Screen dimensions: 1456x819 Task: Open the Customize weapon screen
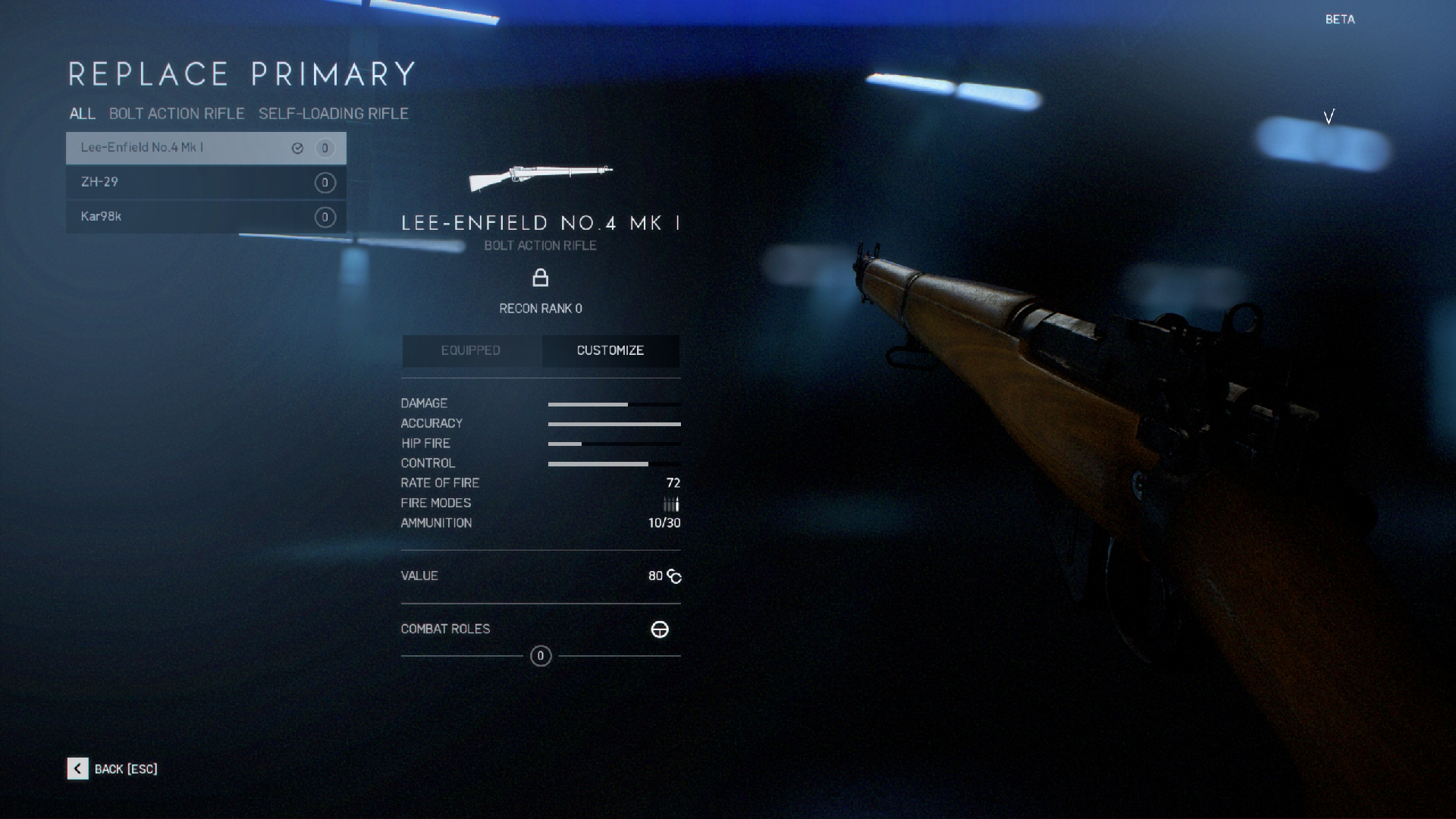[610, 350]
